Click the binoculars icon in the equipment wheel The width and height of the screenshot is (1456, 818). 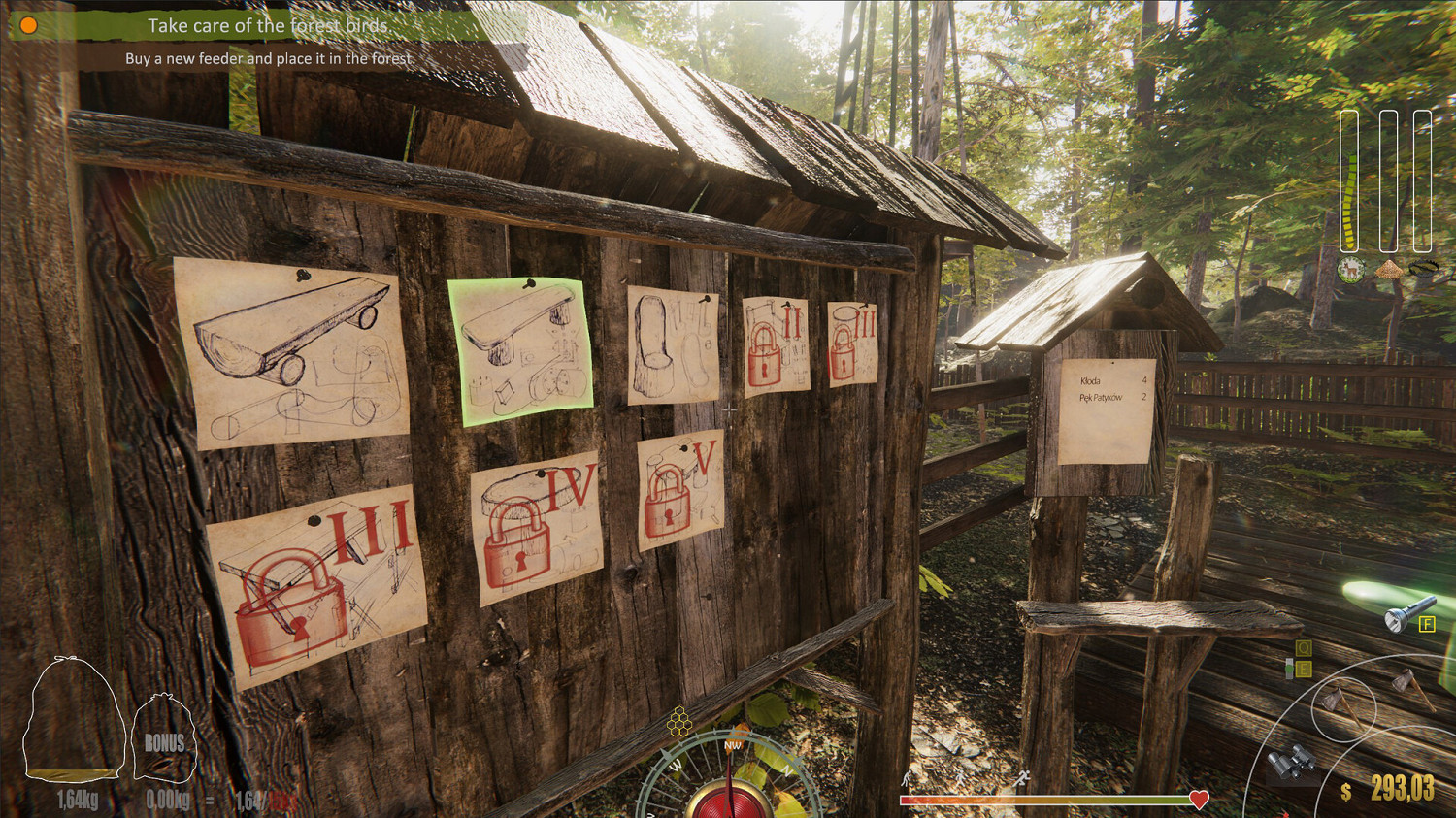(x=1291, y=761)
